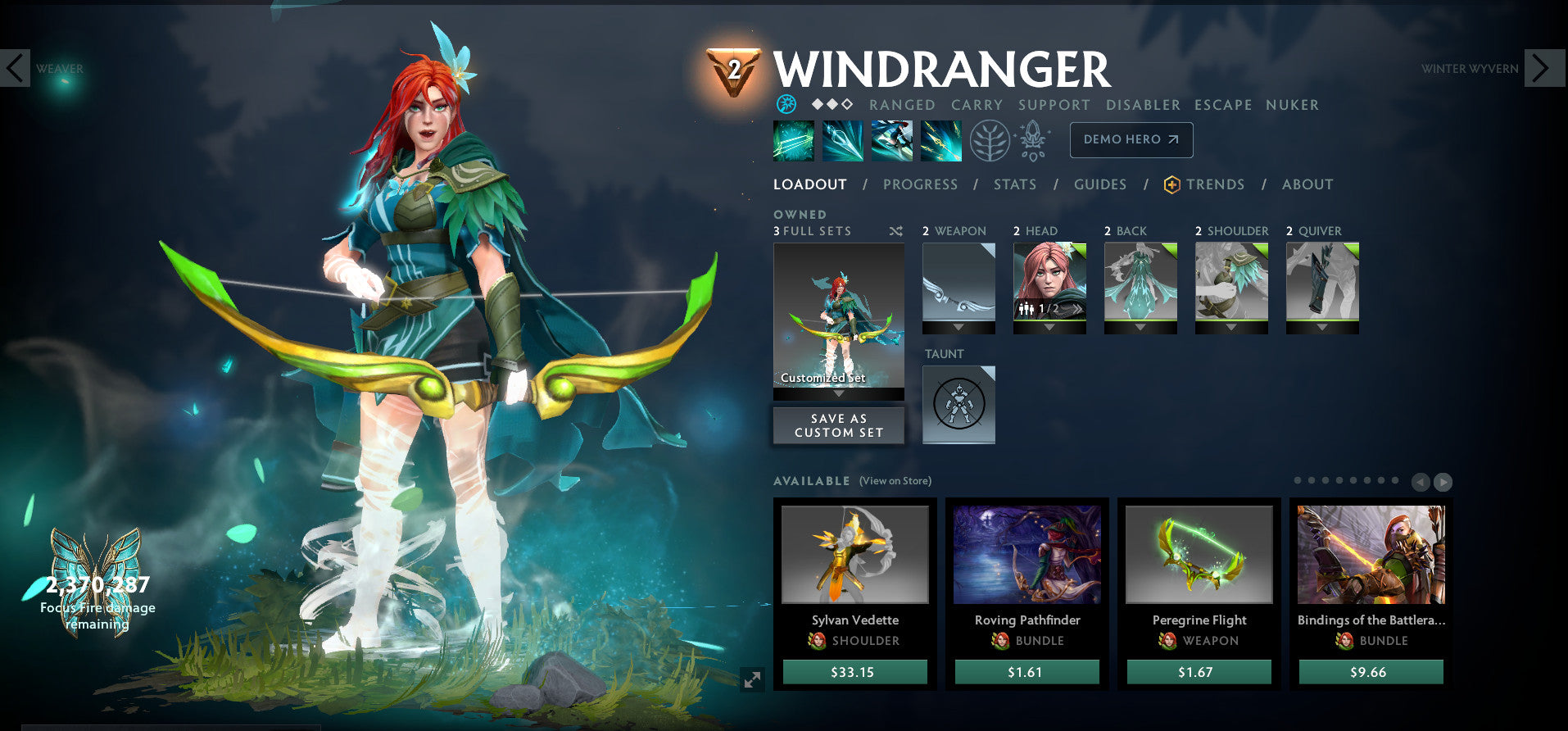The image size is (1568, 731).
Task: Switch to the PROGRESS tab
Action: coord(920,184)
